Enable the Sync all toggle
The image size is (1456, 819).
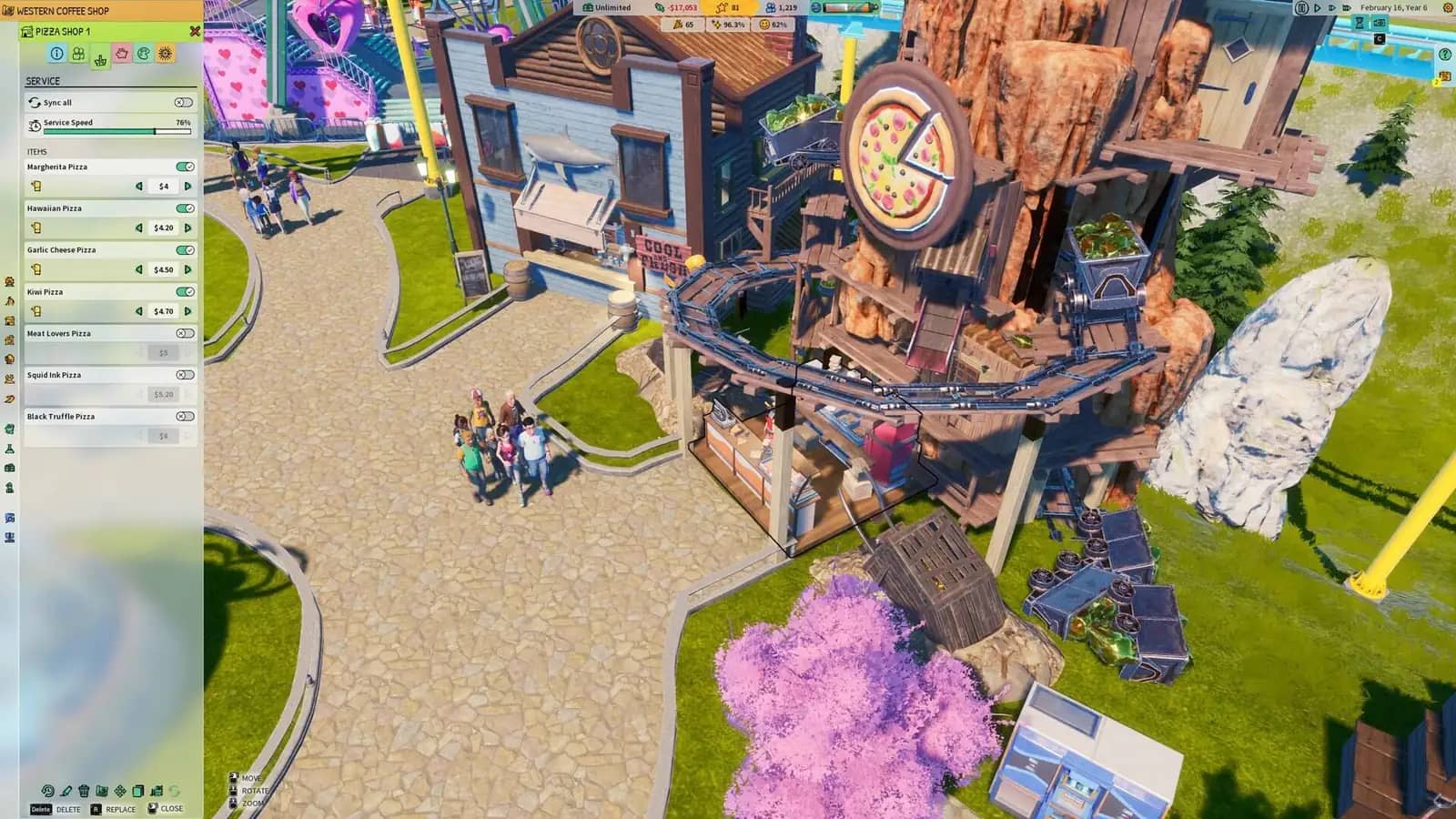[x=184, y=103]
